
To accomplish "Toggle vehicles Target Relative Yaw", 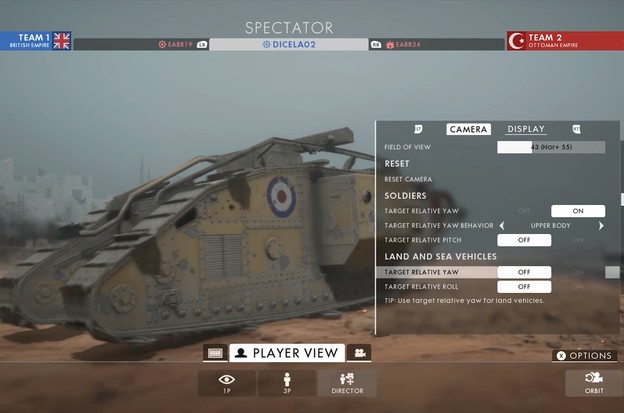I will coord(524,272).
